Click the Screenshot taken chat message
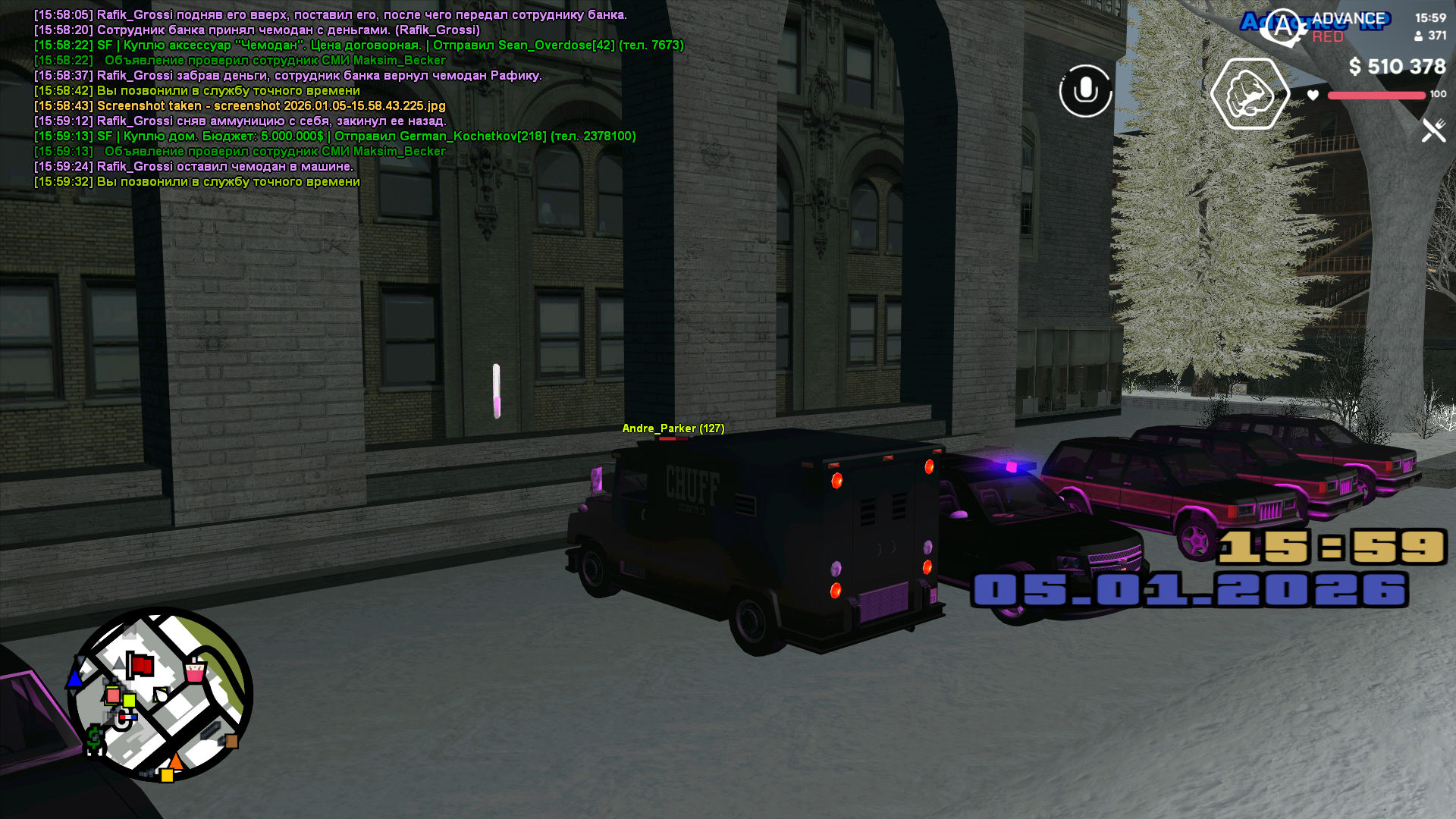The image size is (1456, 819). [271, 106]
